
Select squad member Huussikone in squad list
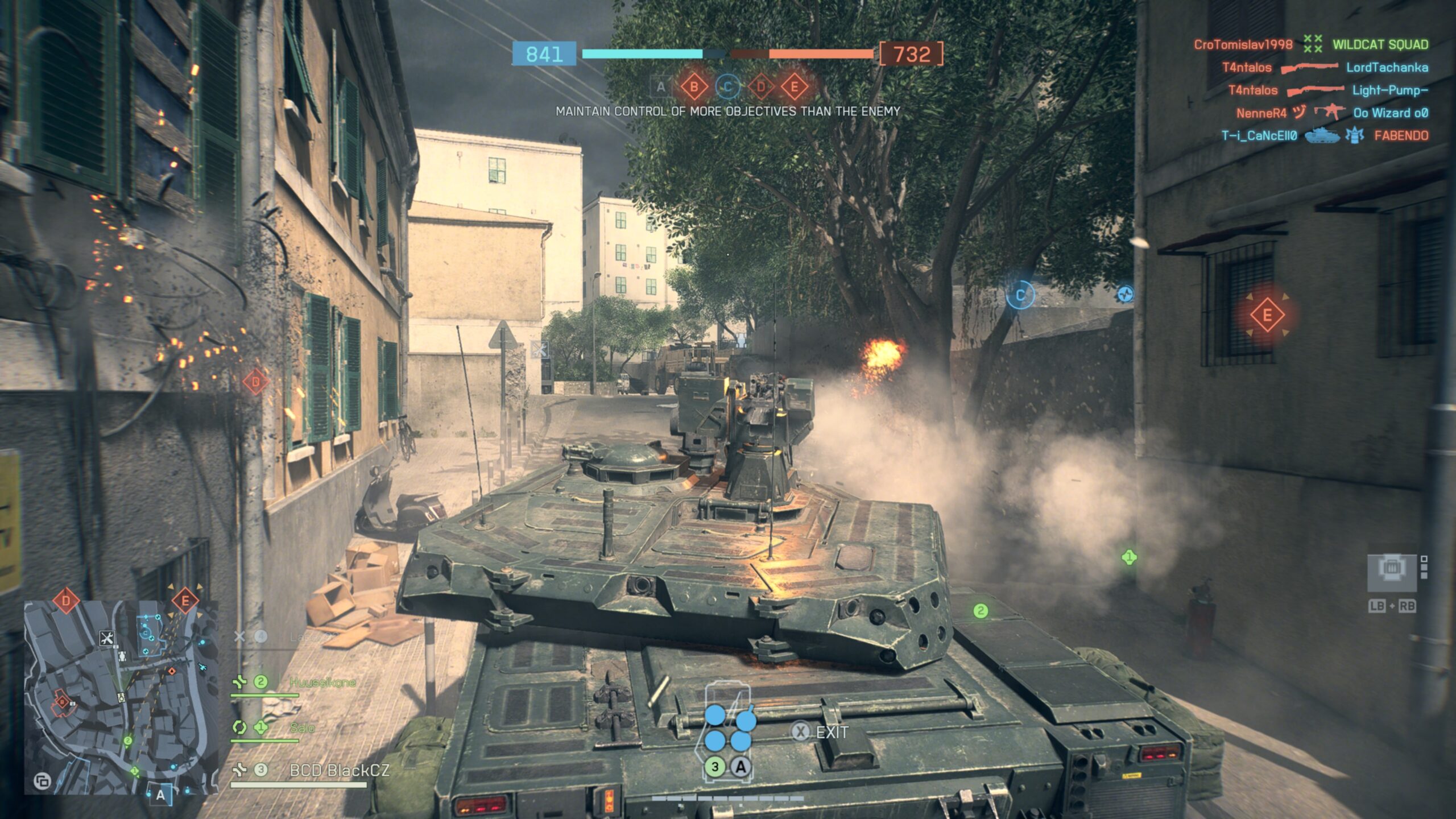(x=322, y=682)
